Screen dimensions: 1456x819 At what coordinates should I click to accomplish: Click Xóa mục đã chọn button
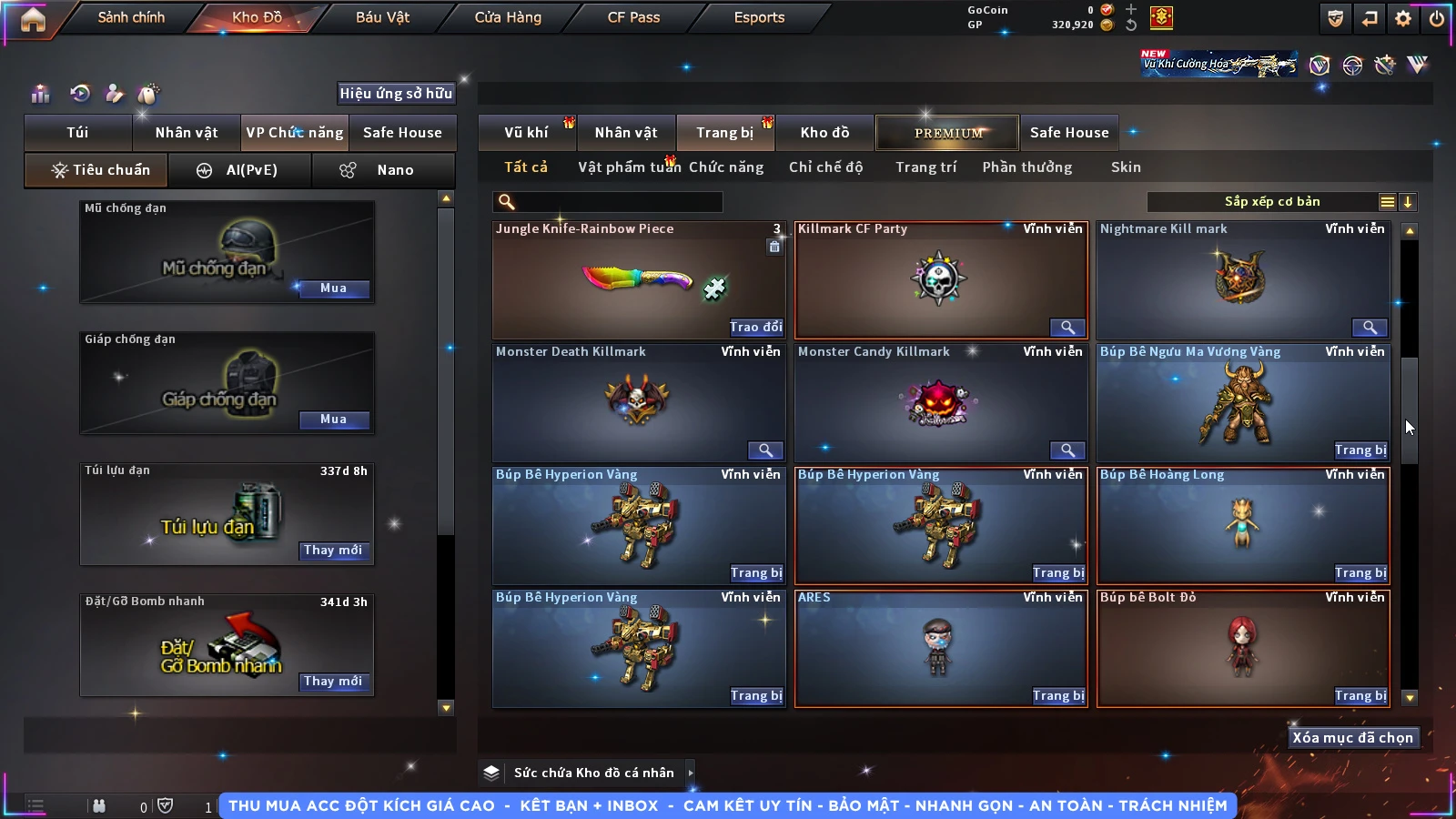click(1352, 738)
